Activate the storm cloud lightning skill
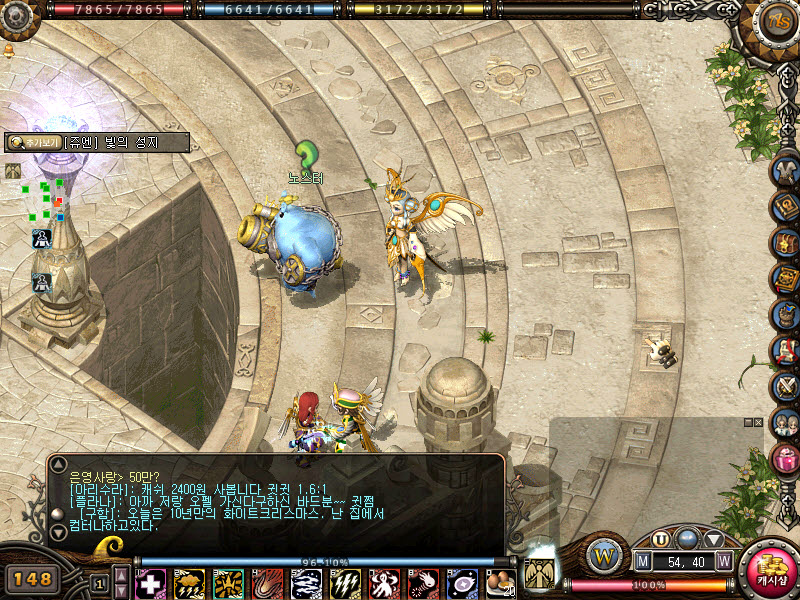 [x=189, y=583]
